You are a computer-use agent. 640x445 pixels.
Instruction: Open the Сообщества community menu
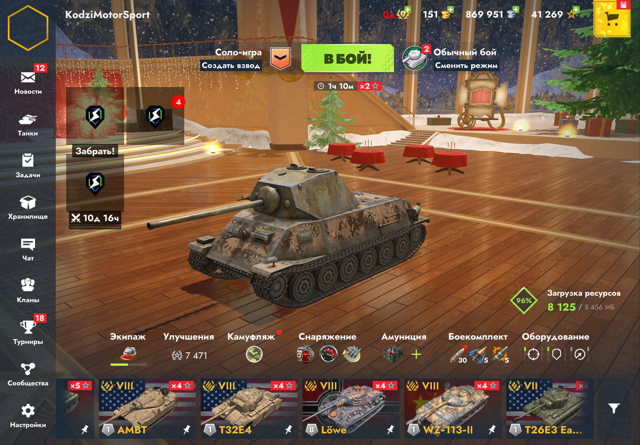28,373
